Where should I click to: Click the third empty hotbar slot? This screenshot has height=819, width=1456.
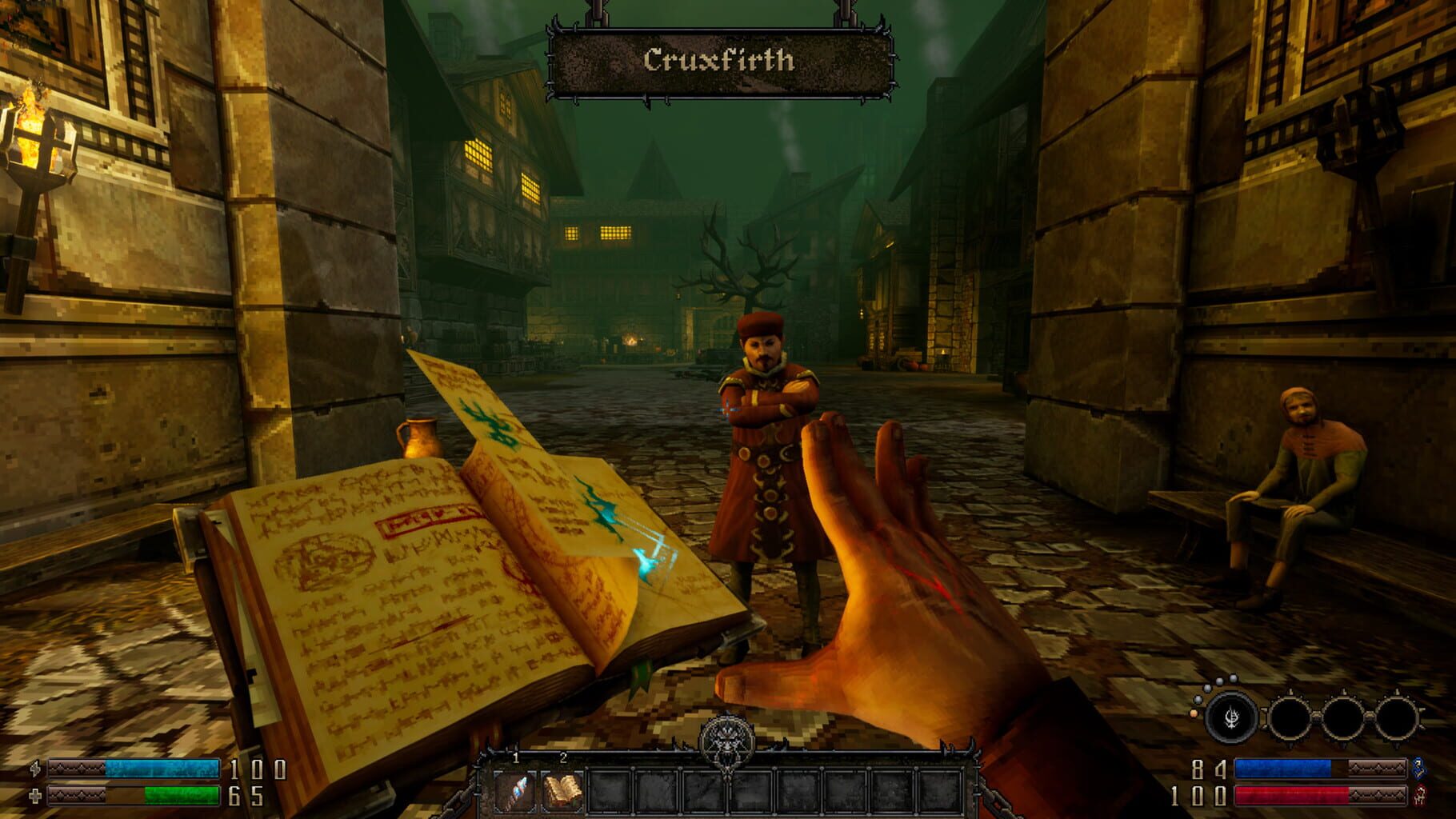[x=608, y=791]
